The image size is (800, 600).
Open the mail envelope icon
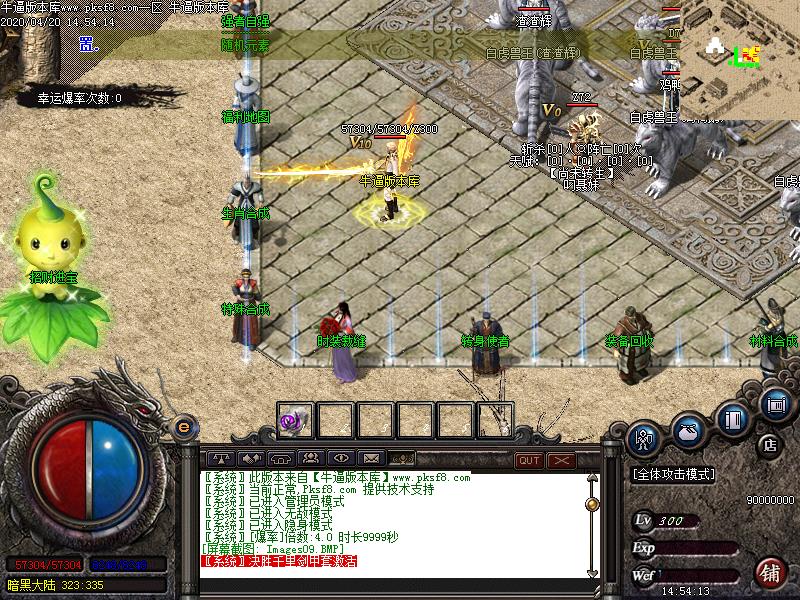tap(370, 459)
